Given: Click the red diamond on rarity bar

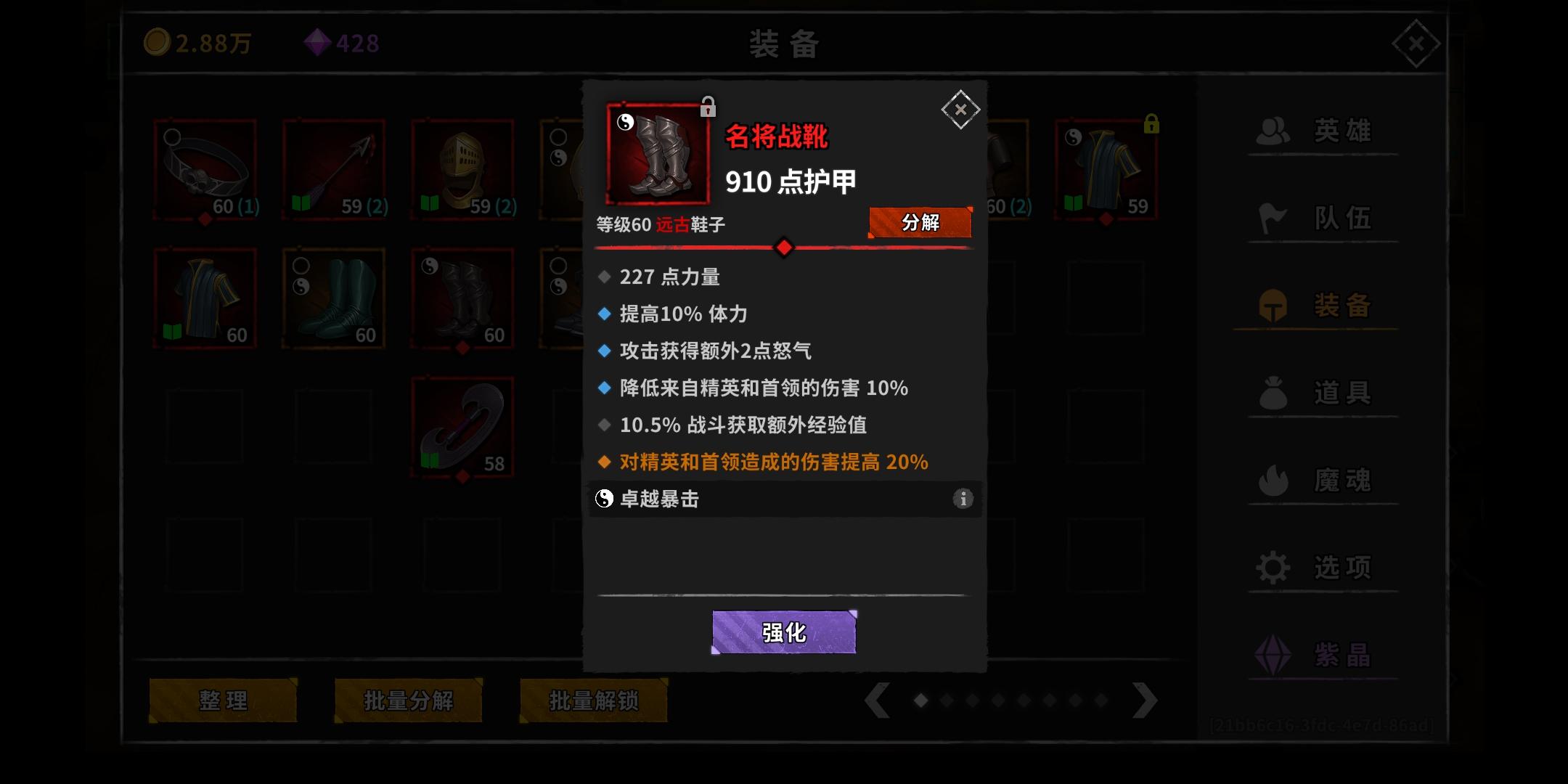Looking at the screenshot, I should (784, 248).
